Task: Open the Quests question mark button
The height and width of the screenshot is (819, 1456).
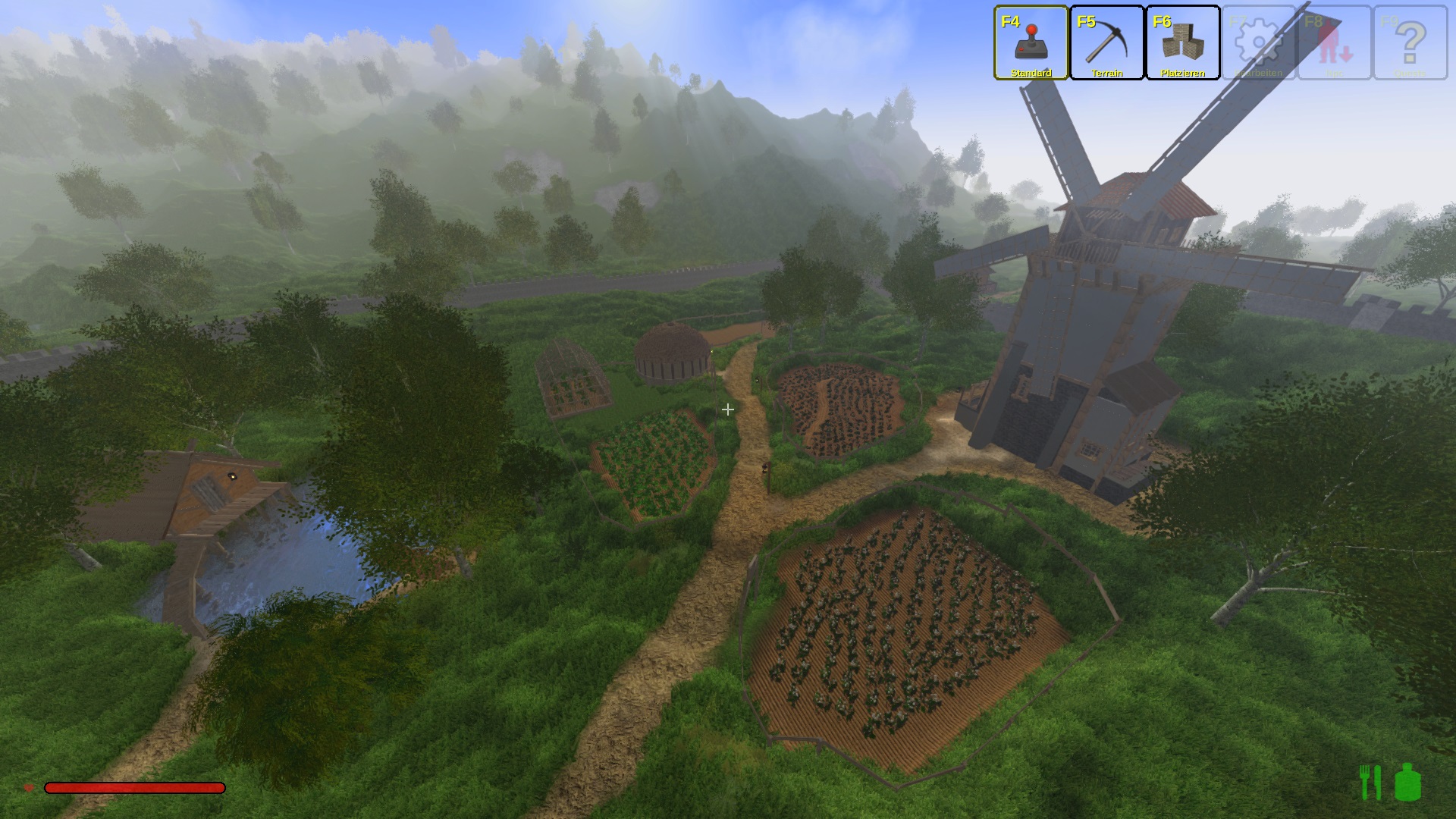Action: [1410, 42]
